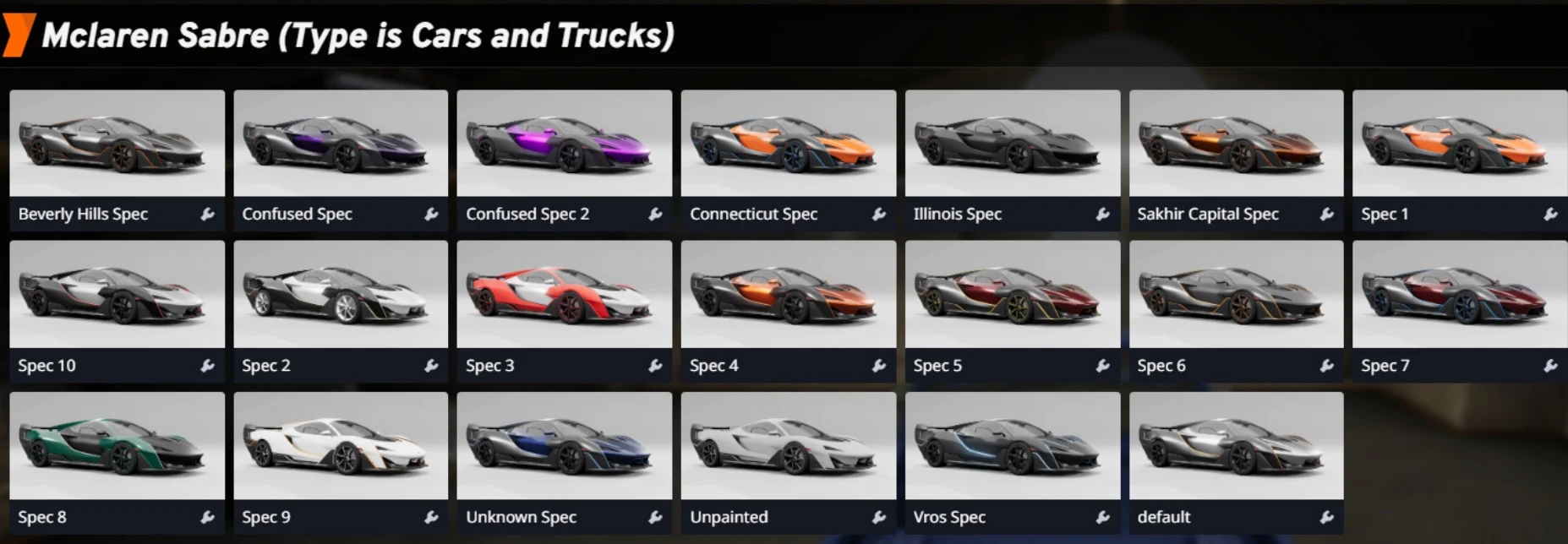
Task: Choose the Unknown Spec configuration
Action: click(x=564, y=446)
